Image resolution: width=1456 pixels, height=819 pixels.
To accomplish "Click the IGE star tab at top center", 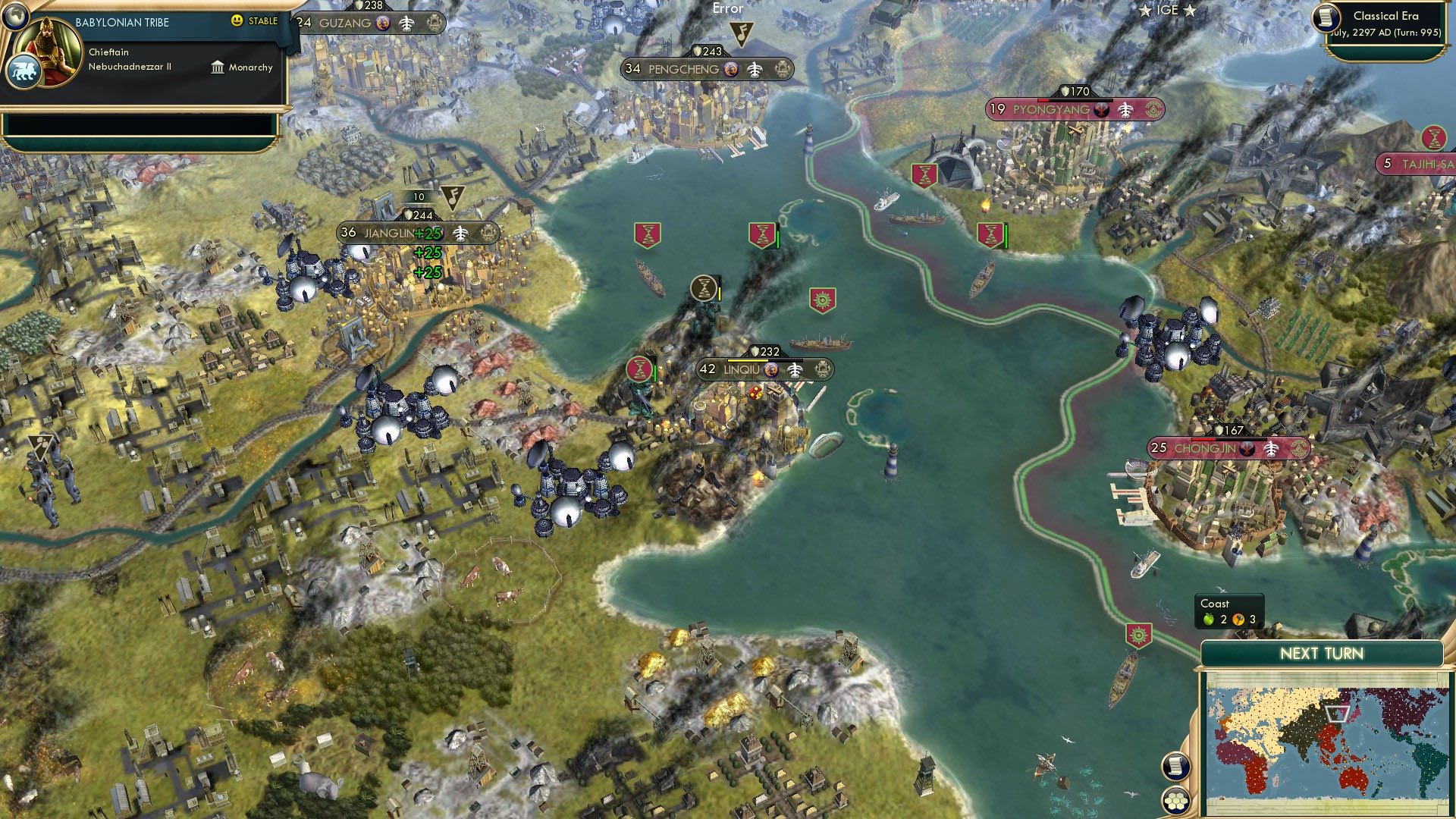I will (x=1168, y=11).
